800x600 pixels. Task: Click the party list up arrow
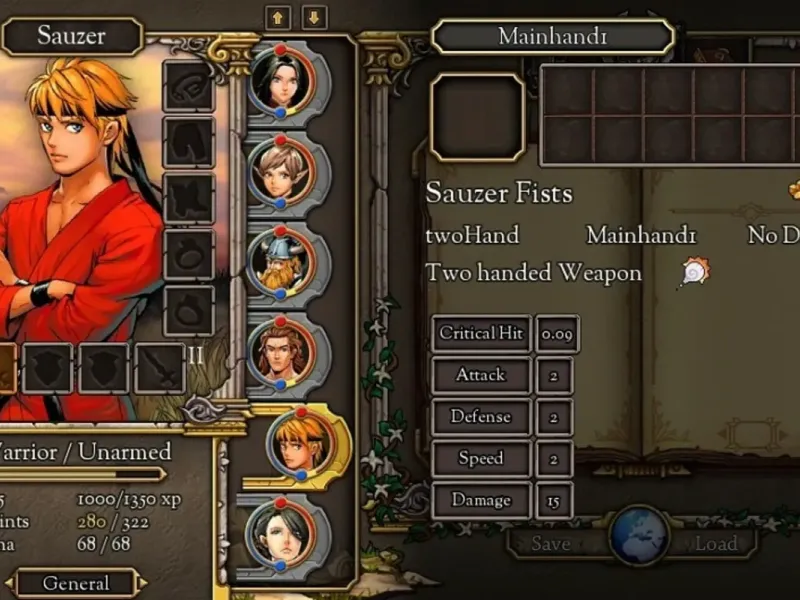tap(276, 18)
